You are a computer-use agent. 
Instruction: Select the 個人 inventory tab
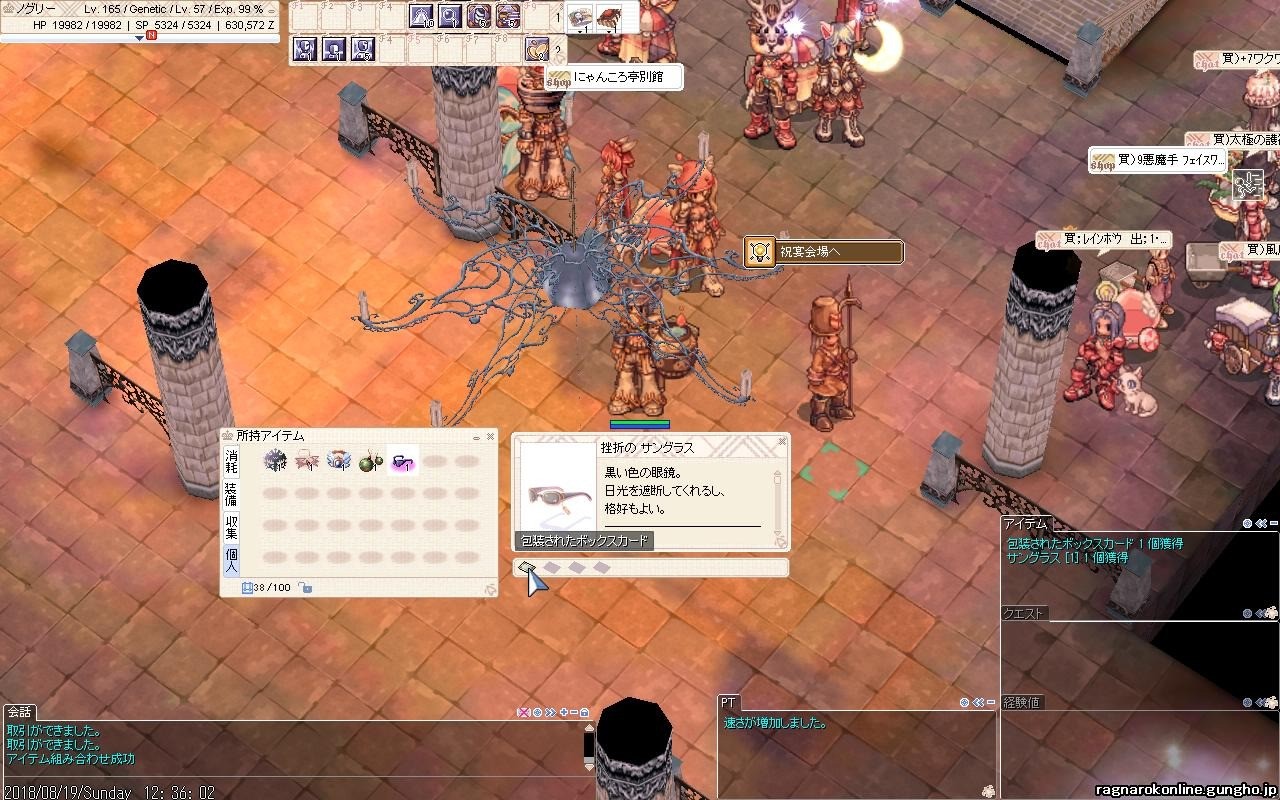(x=231, y=560)
